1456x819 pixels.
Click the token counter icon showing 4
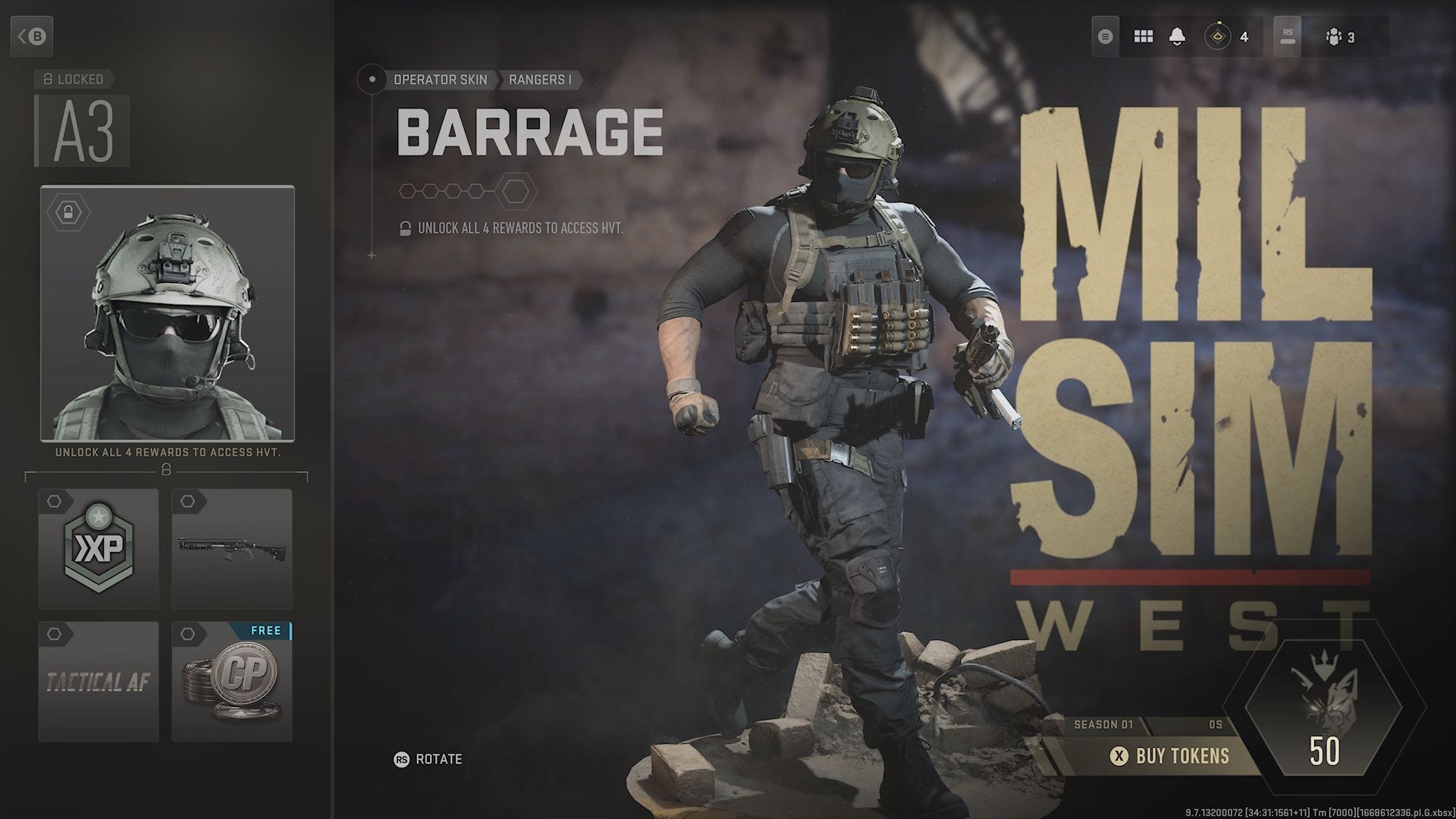[1218, 36]
